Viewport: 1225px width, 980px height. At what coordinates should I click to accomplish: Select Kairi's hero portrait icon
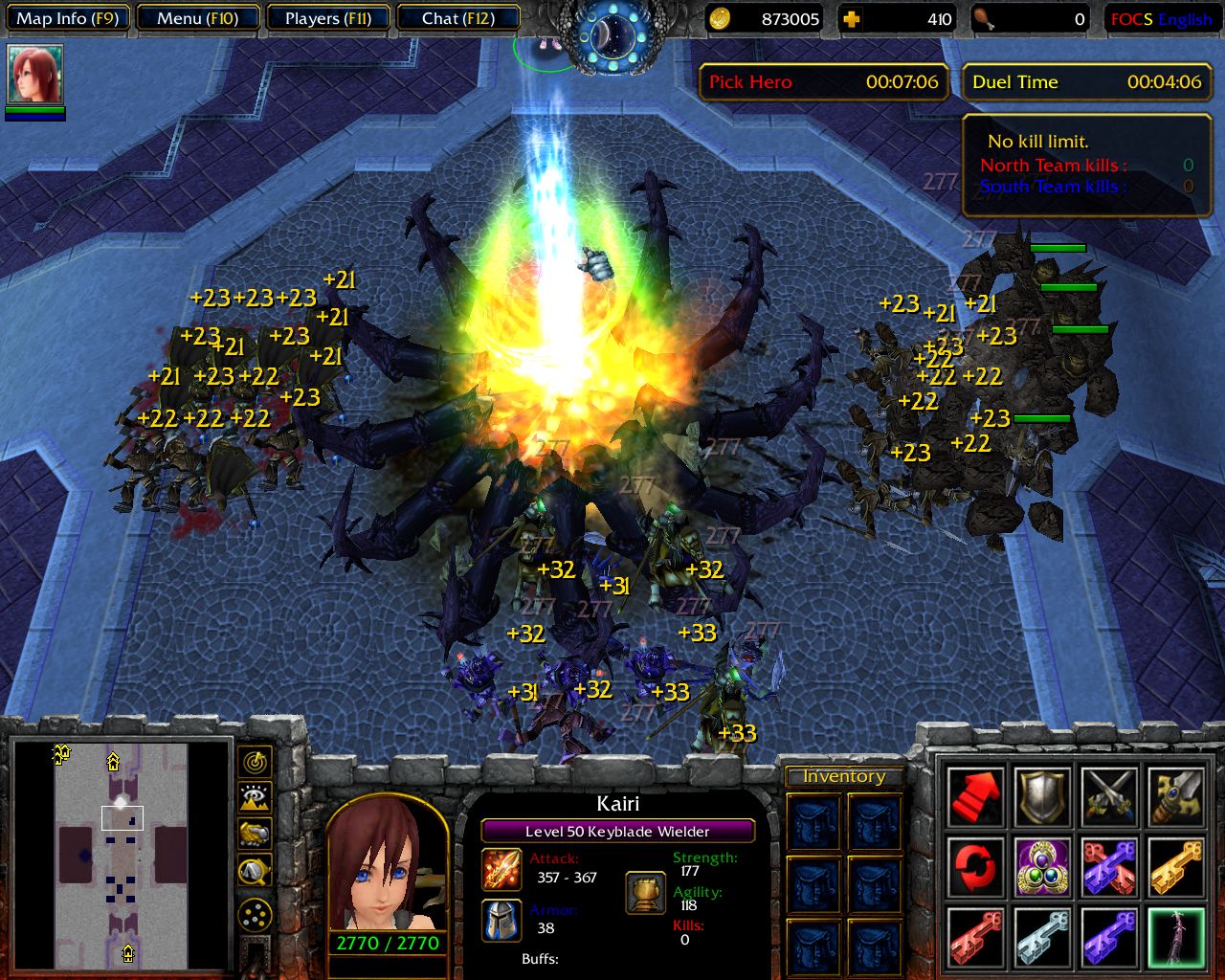pos(35,75)
